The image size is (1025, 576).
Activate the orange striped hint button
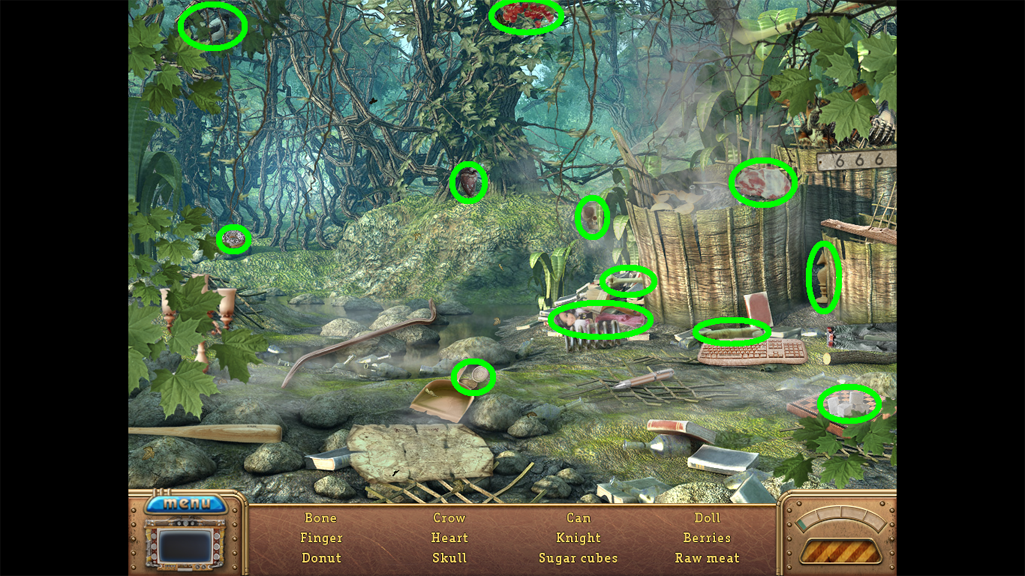pyautogui.click(x=839, y=551)
